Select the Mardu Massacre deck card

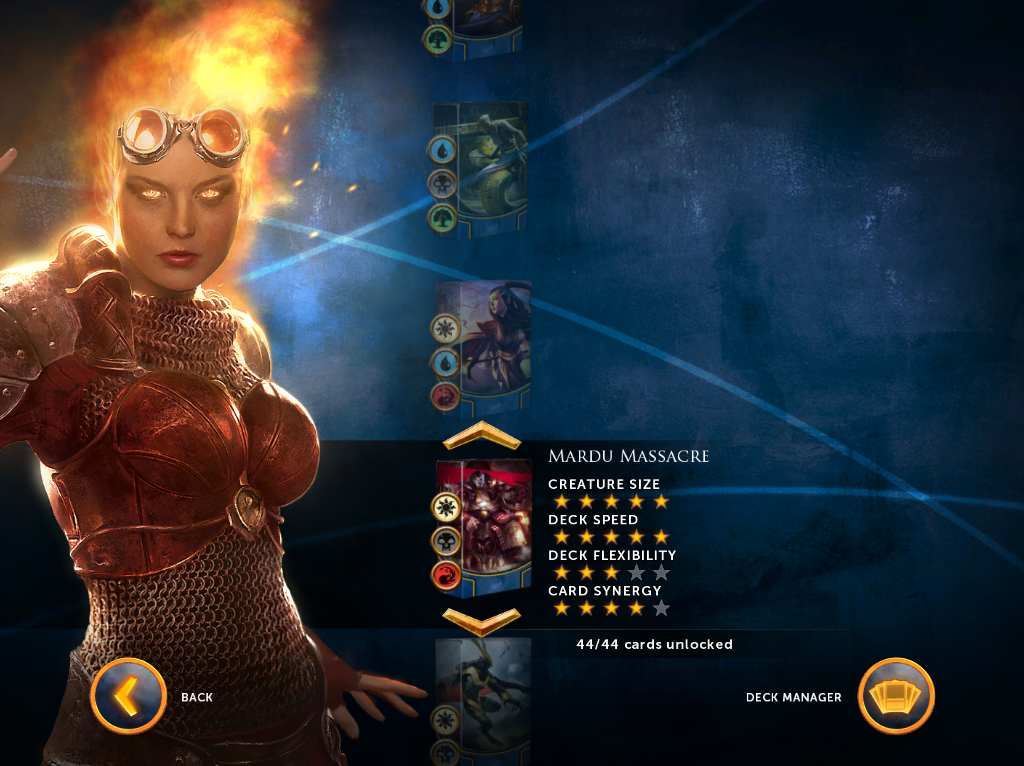pos(482,527)
